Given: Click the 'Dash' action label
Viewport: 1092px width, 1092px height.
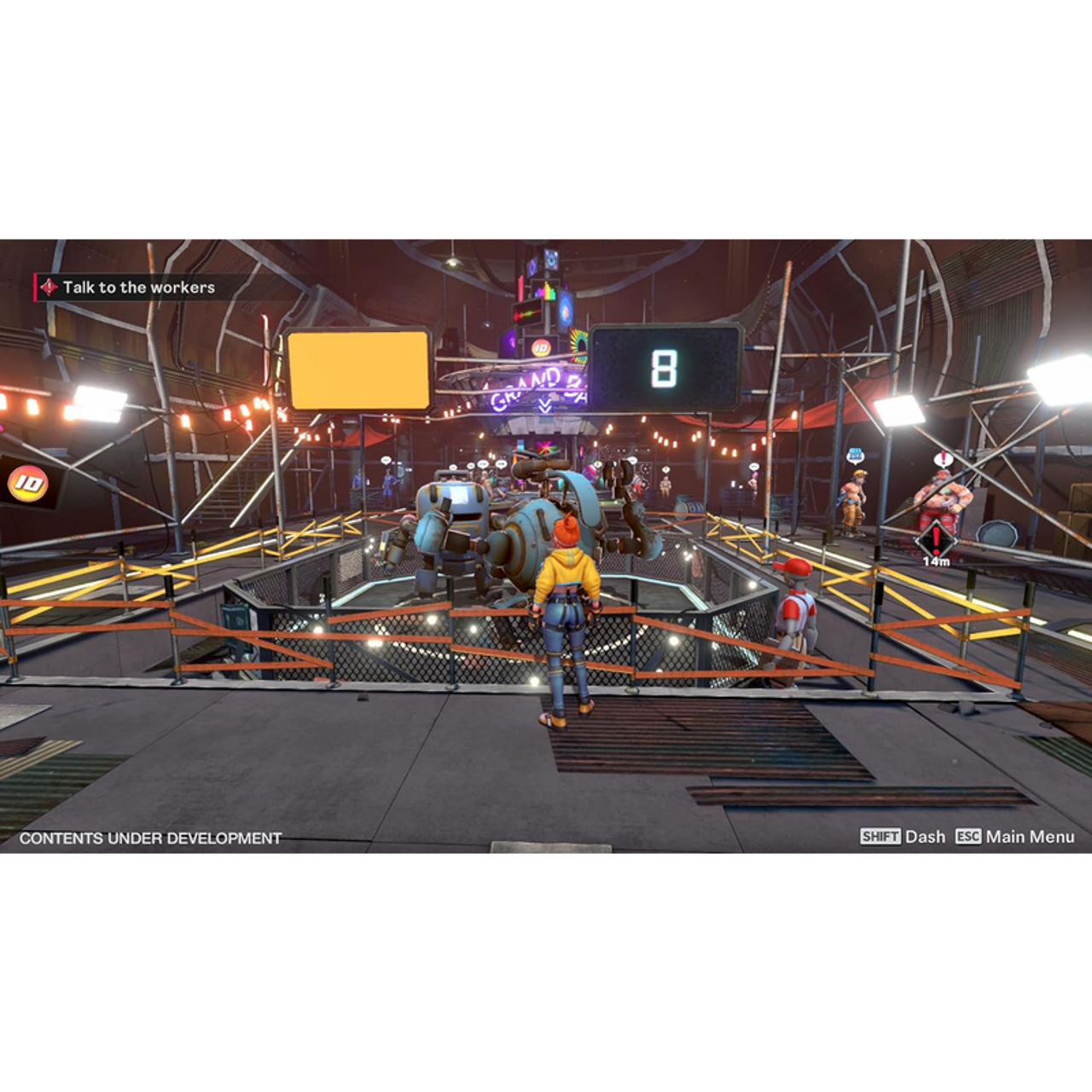Looking at the screenshot, I should pyautogui.click(x=924, y=838).
